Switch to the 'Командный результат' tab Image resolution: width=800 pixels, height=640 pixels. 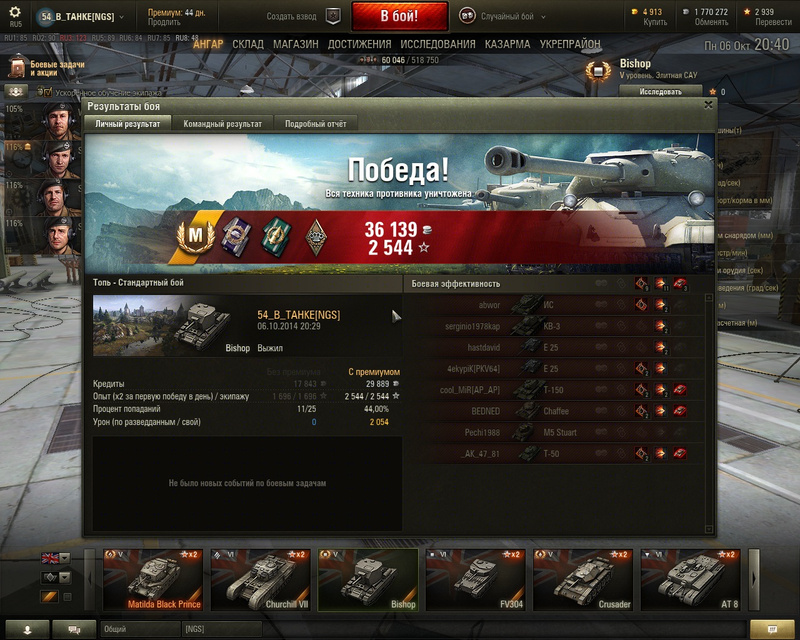click(x=222, y=124)
